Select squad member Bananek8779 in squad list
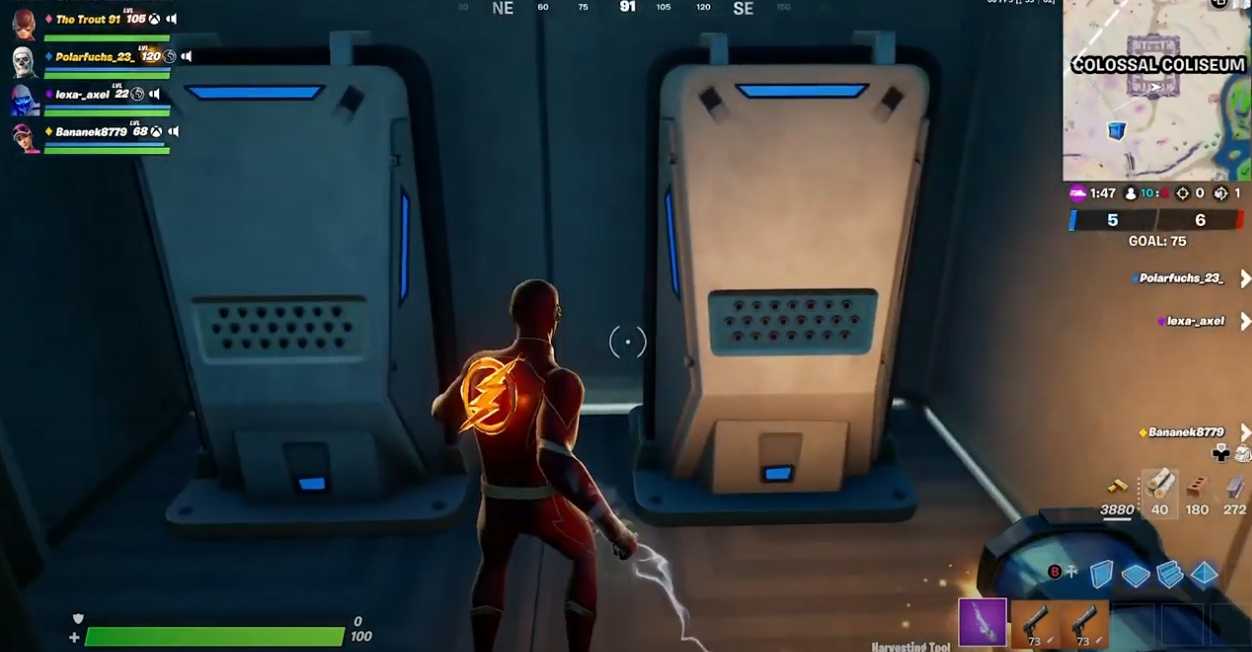 pyautogui.click(x=91, y=132)
